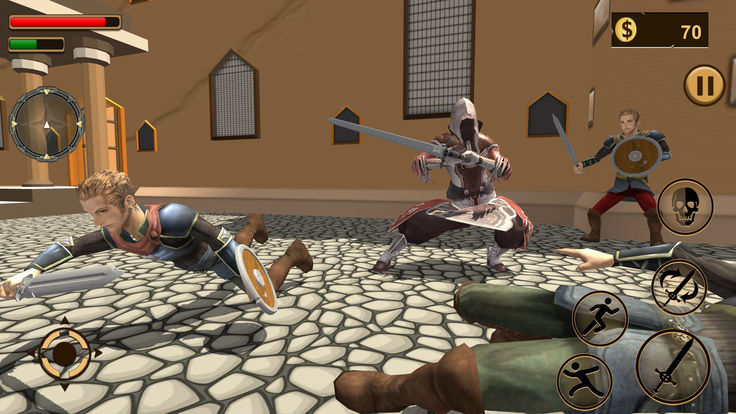Use the jumping figure action button

pos(584,381)
